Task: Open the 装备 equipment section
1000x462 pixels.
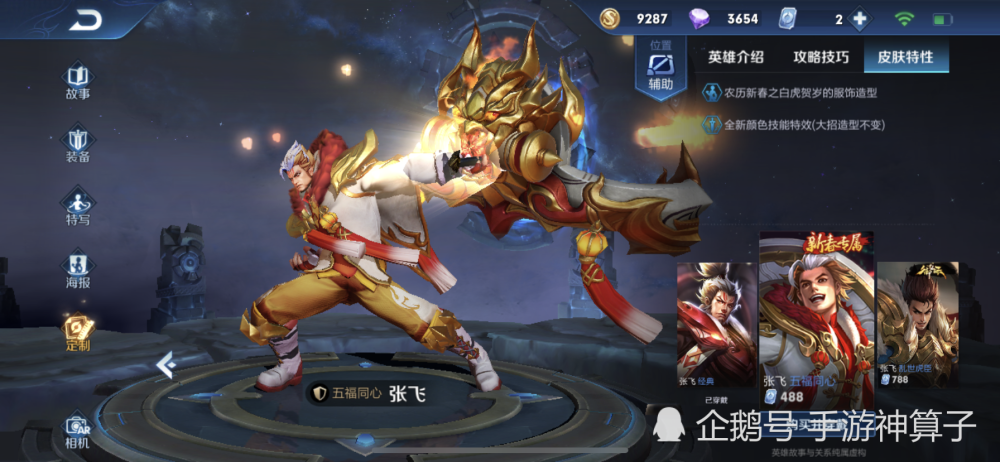Action: (x=78, y=145)
